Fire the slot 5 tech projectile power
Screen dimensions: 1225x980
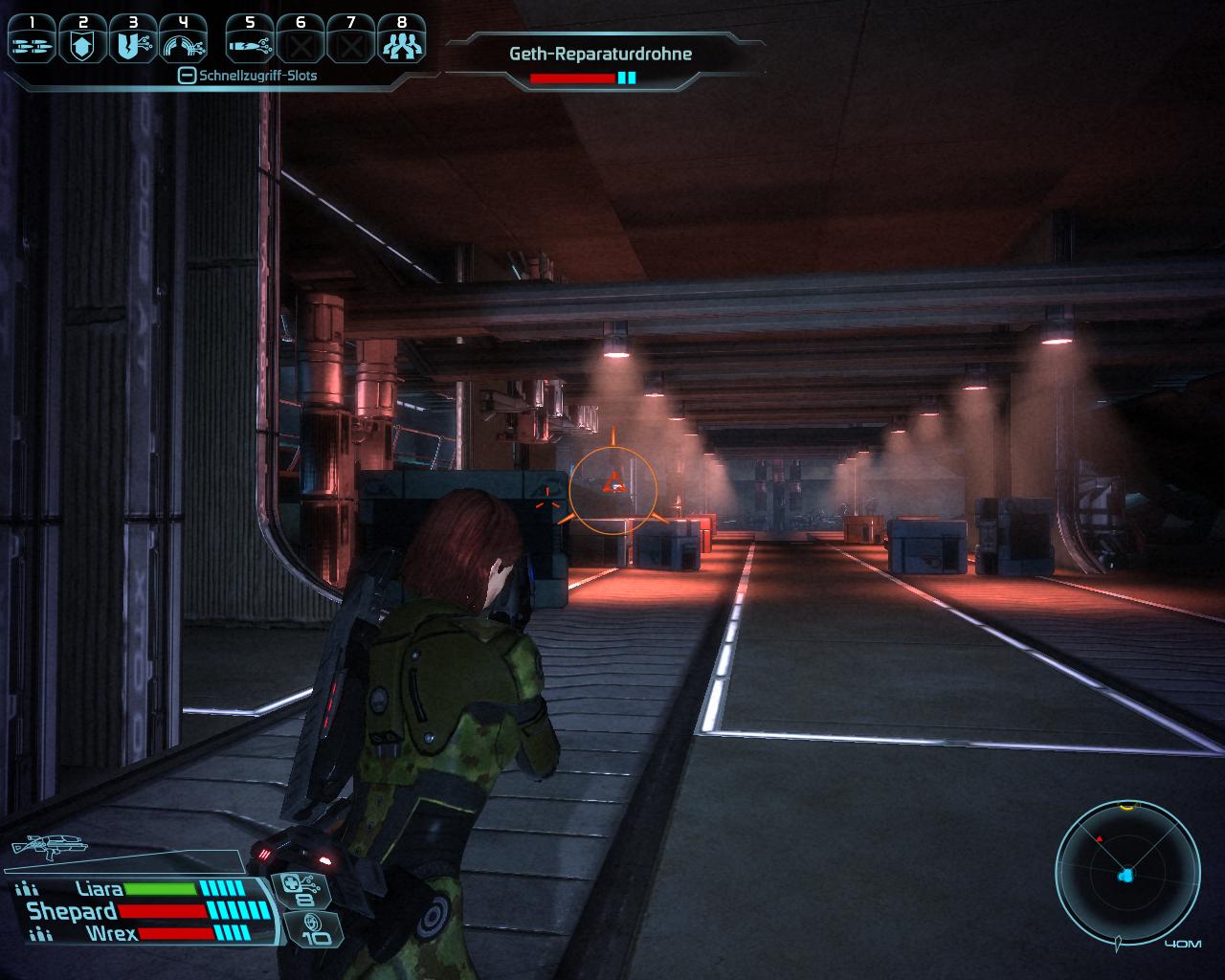[x=250, y=42]
